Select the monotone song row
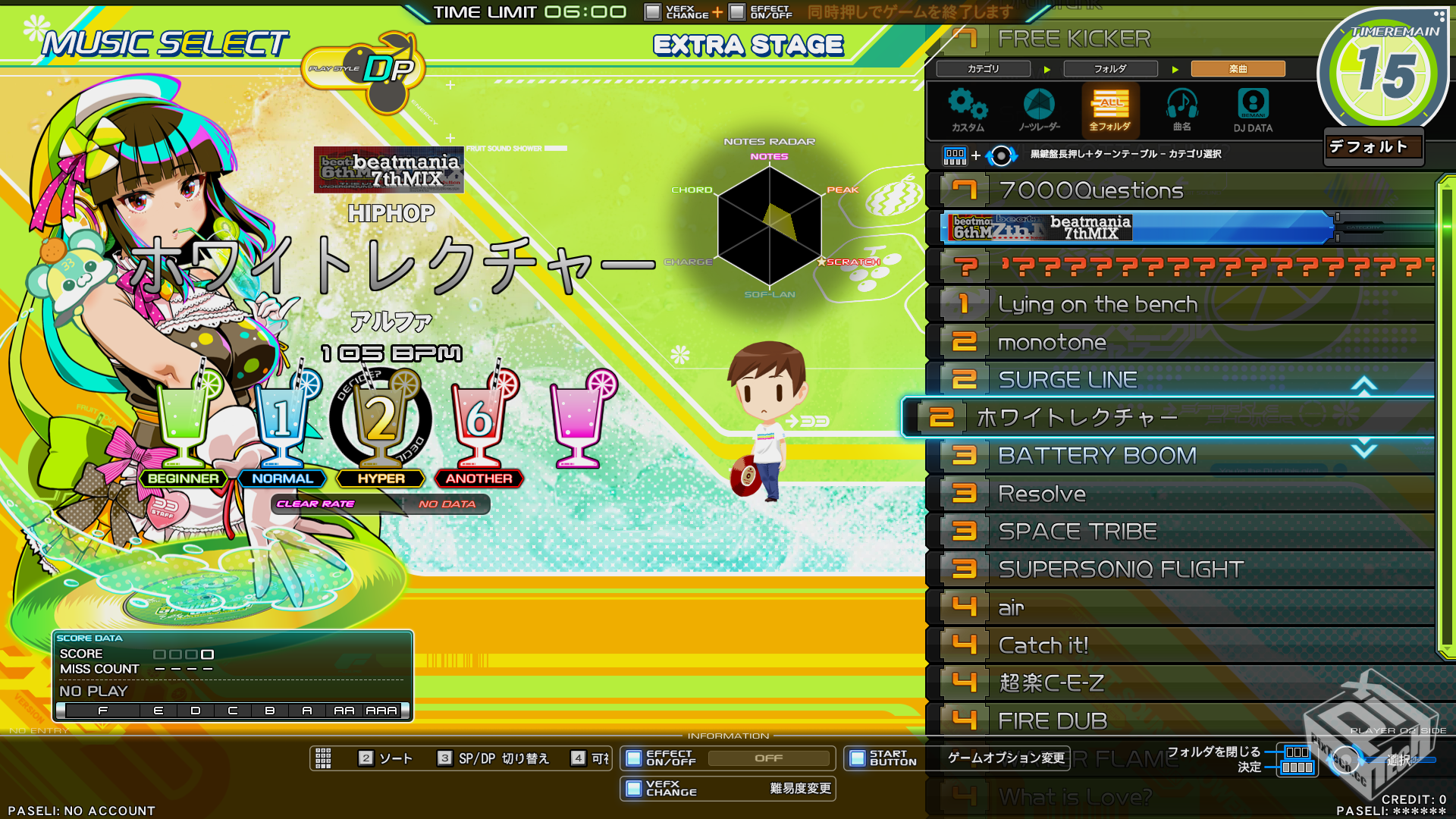 pos(1183,342)
